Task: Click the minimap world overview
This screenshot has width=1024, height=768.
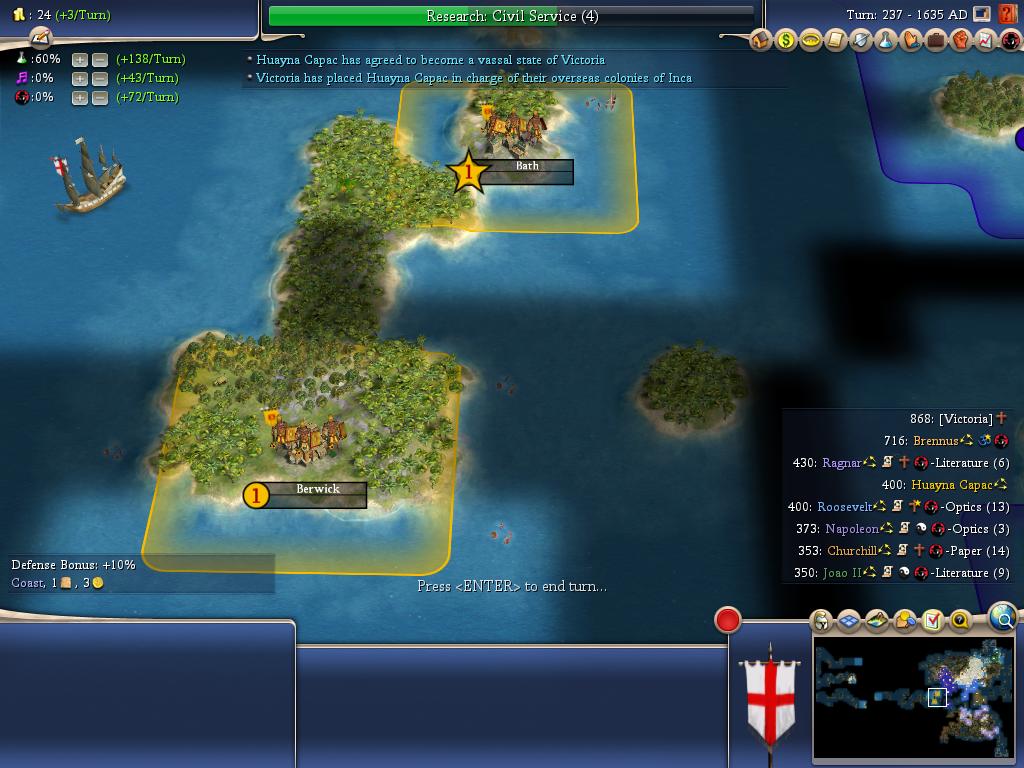Action: click(x=912, y=698)
